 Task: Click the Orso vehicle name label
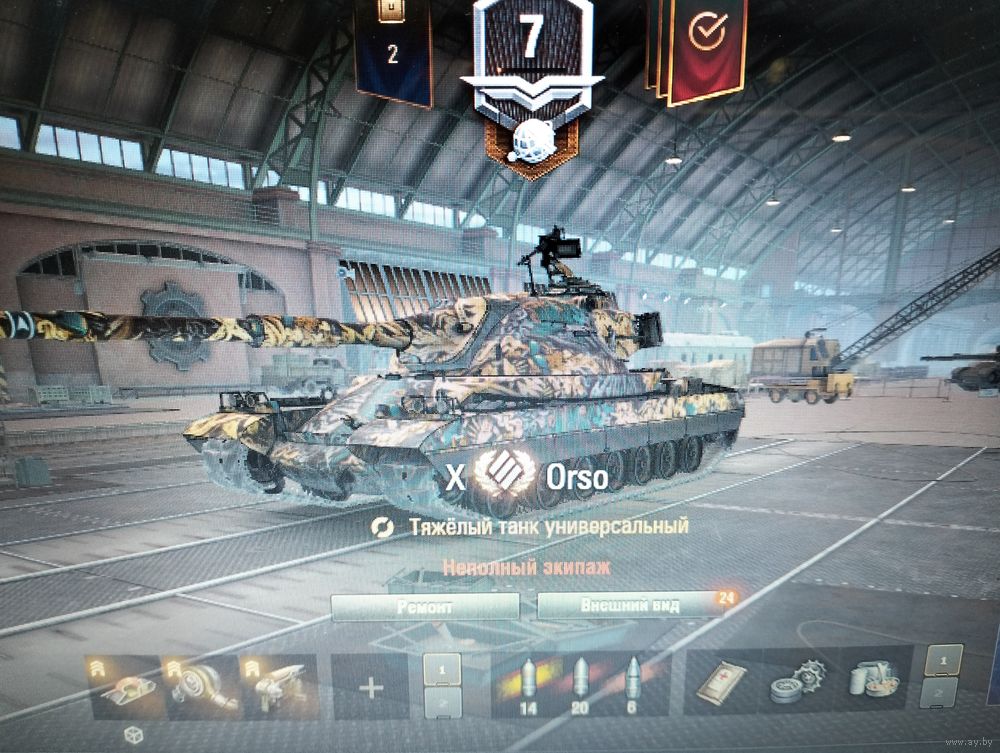[577, 478]
